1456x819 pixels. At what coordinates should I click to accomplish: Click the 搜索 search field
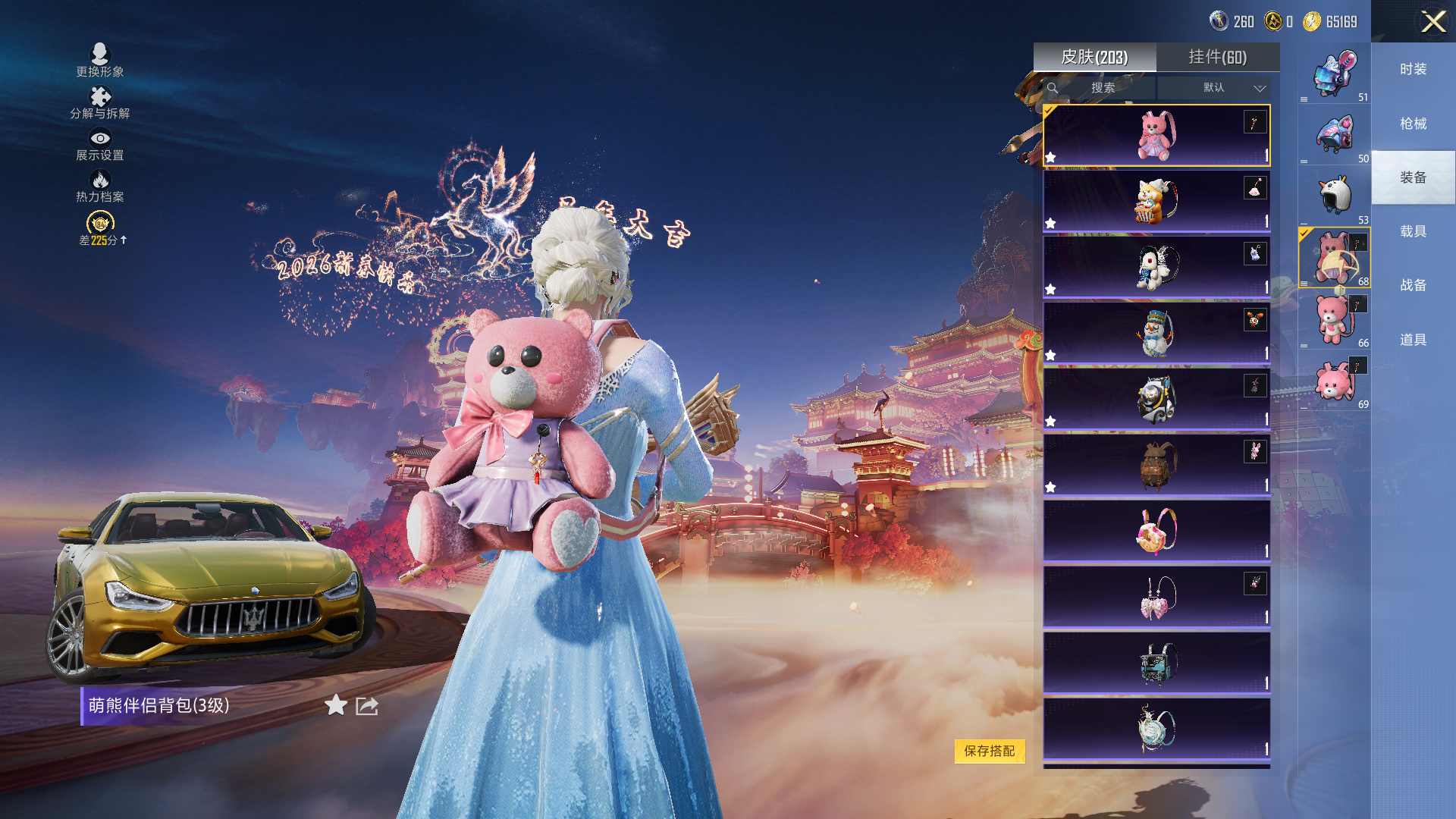pos(1103,88)
